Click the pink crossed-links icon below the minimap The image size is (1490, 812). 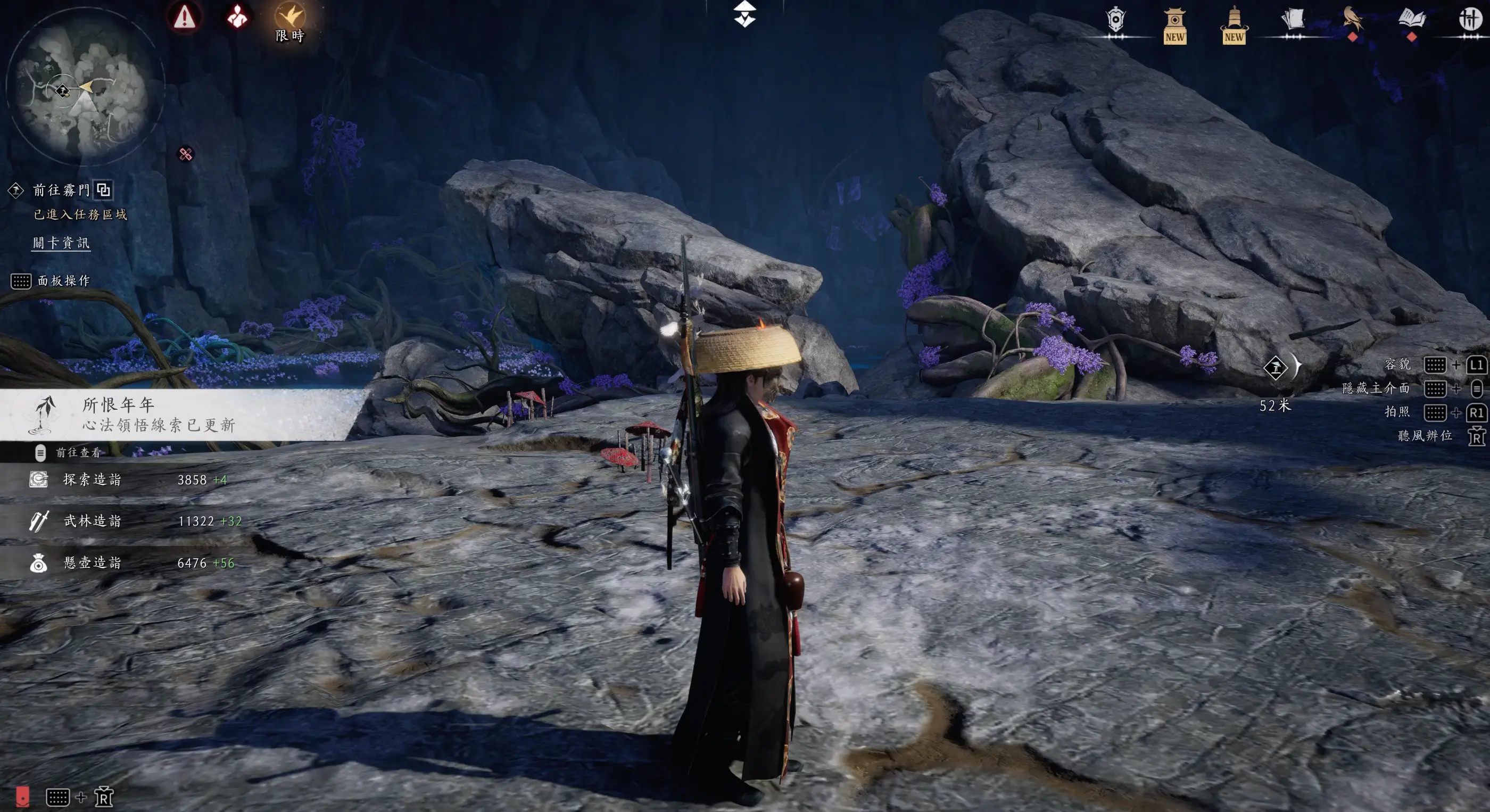(186, 154)
